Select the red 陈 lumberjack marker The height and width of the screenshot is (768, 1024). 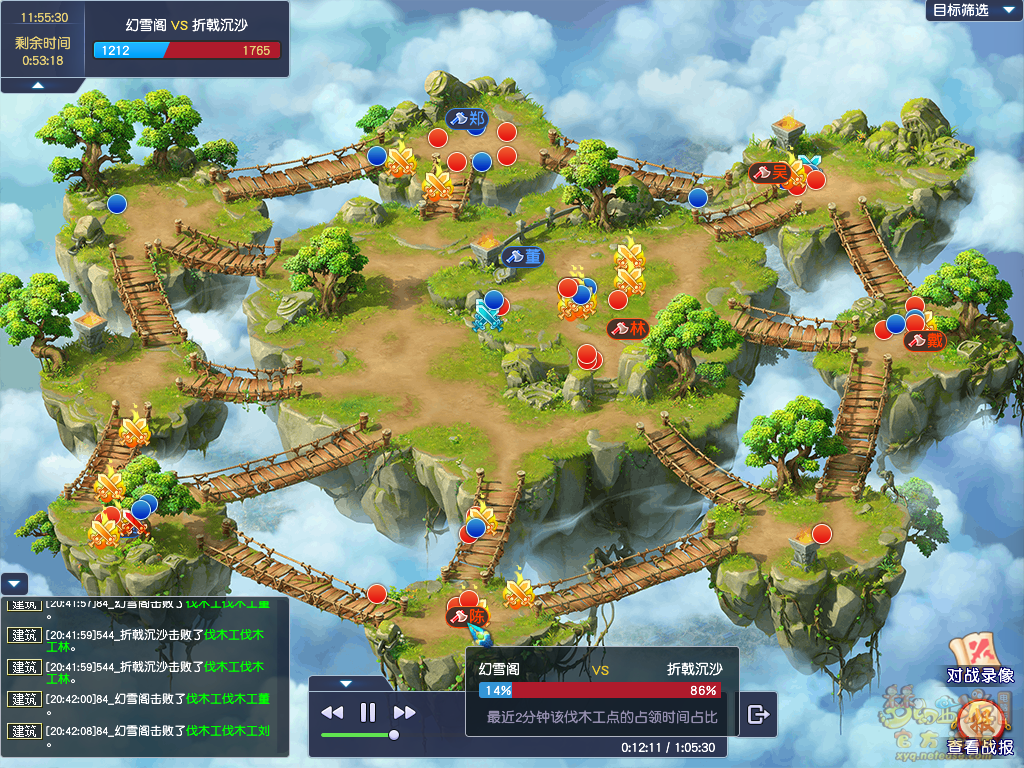click(468, 617)
